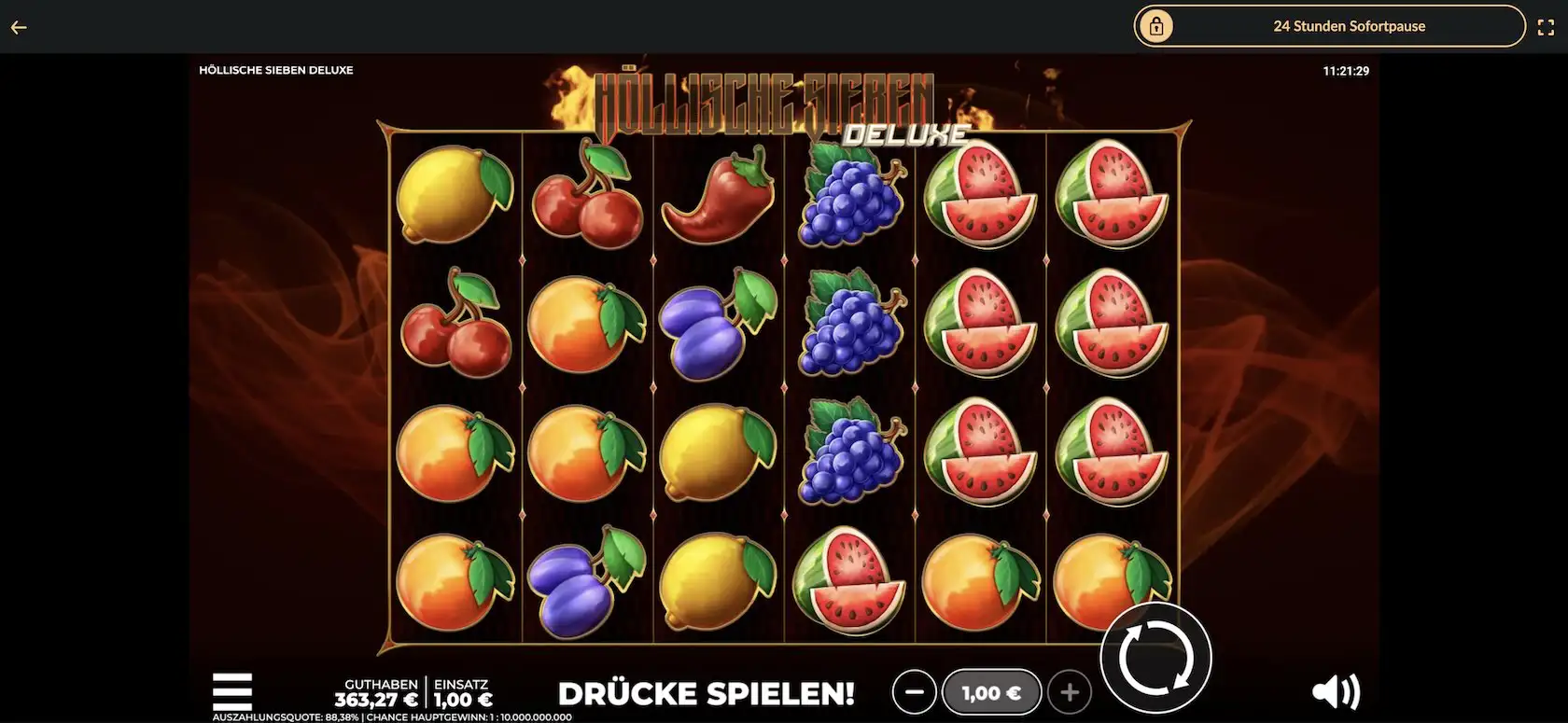Open the 1,00 € bet amount selector
1568x723 pixels.
[x=992, y=692]
